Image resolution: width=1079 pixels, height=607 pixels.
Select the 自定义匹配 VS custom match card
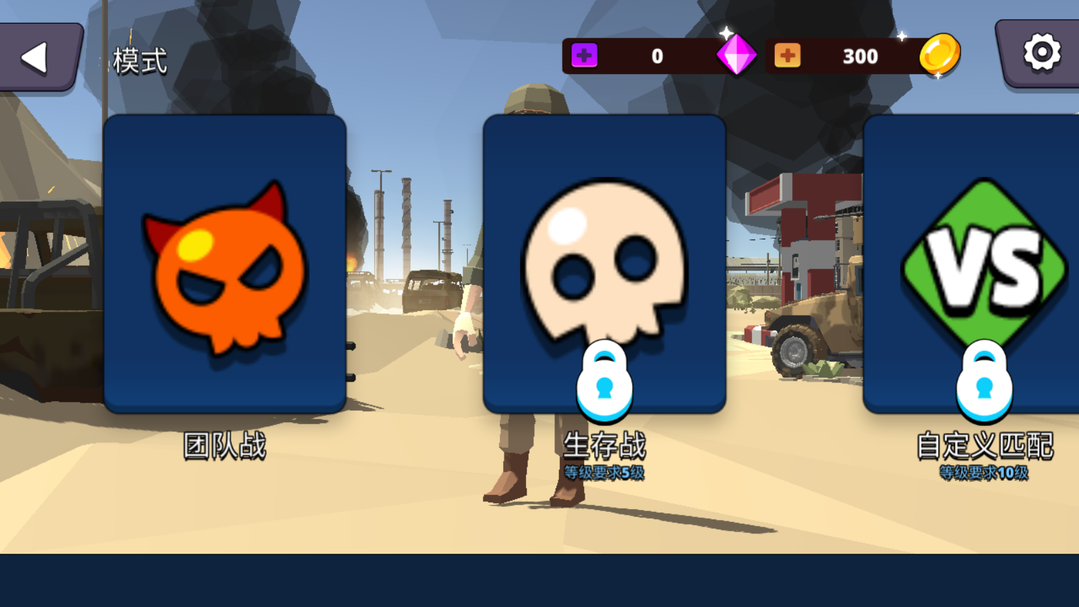(974, 264)
